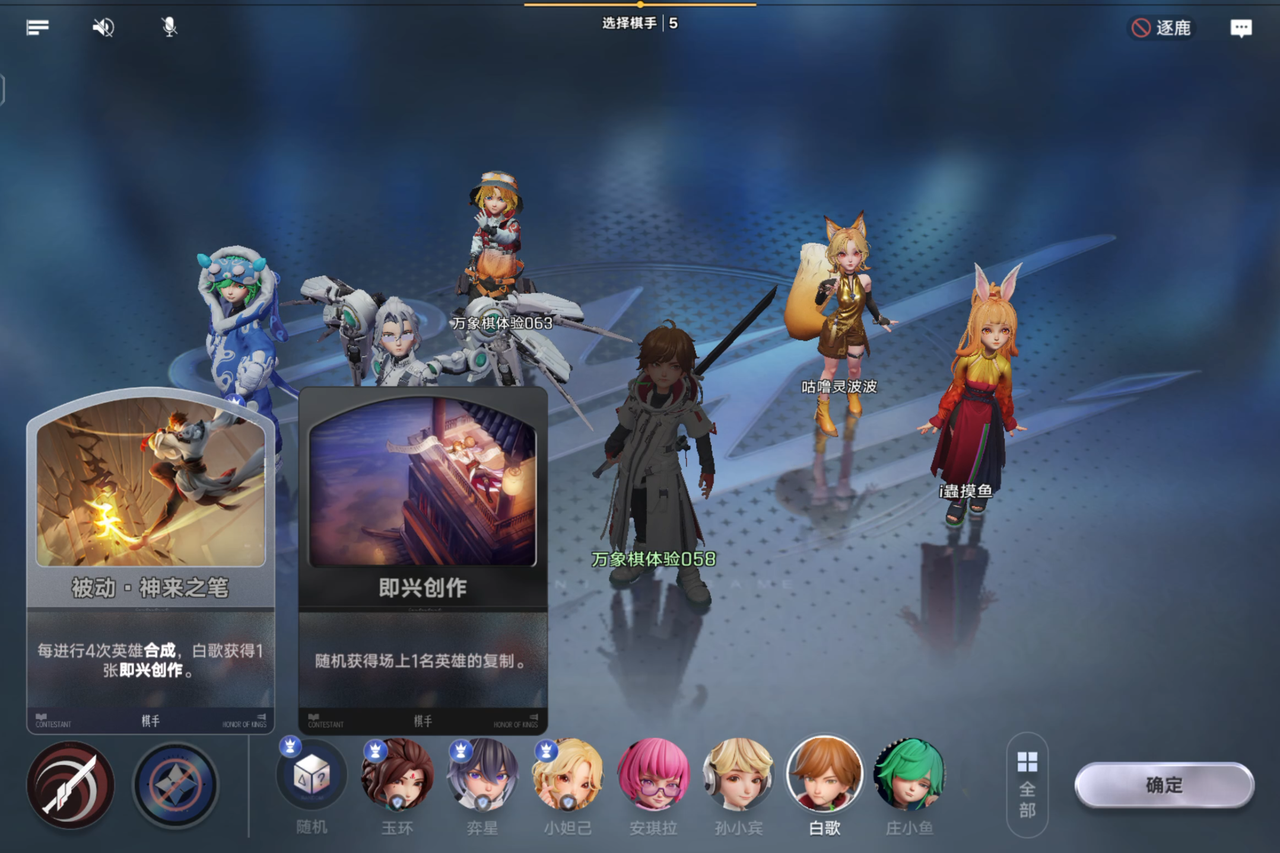Pick the 孙小宾 contestant portrait

(x=738, y=775)
